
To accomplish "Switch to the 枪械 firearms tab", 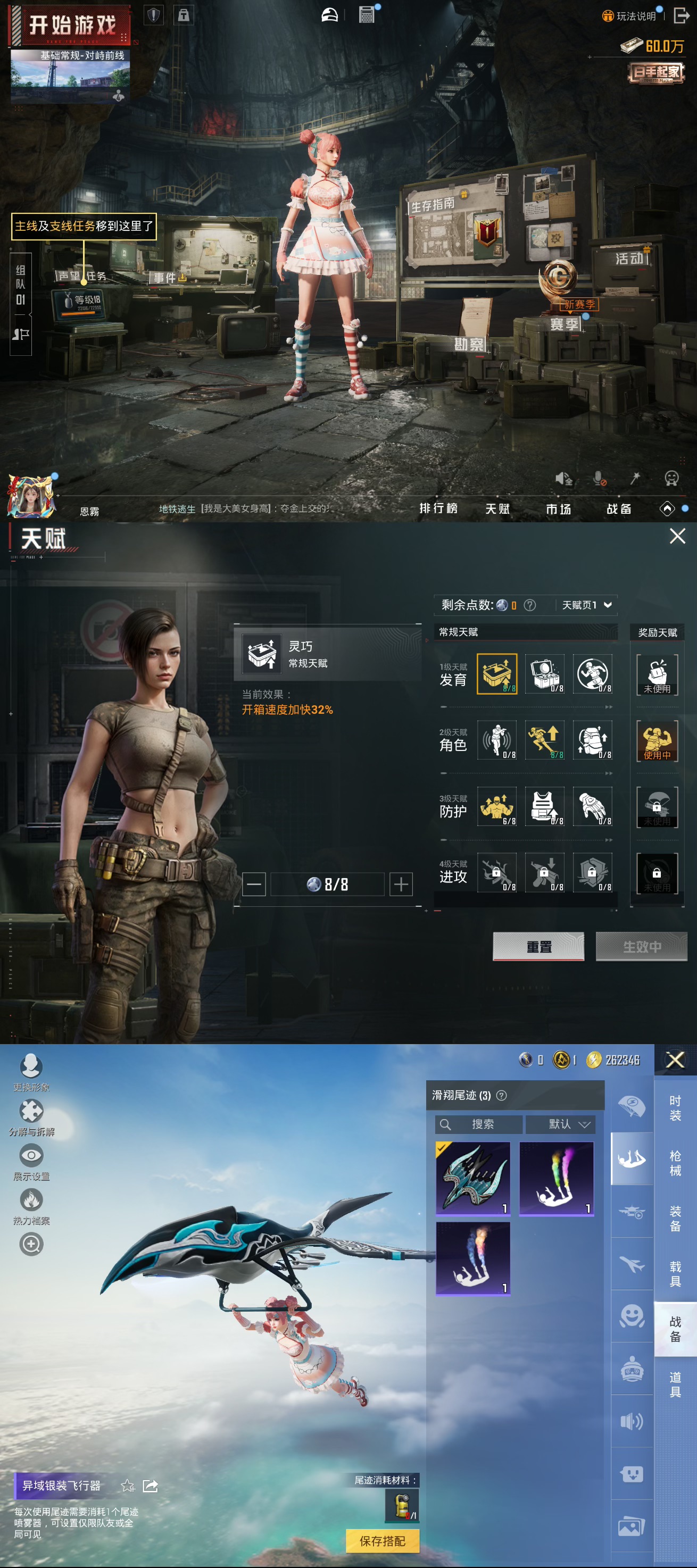I will [x=675, y=1163].
